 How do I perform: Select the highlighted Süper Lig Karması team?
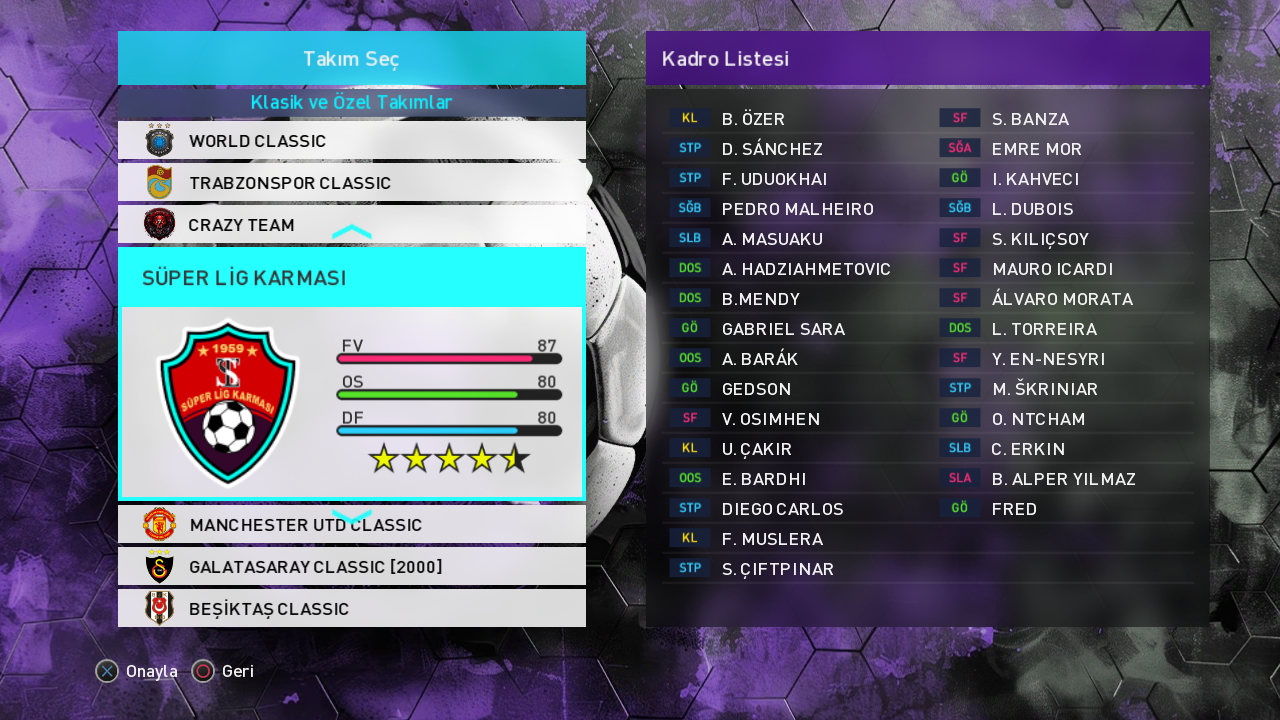point(351,277)
